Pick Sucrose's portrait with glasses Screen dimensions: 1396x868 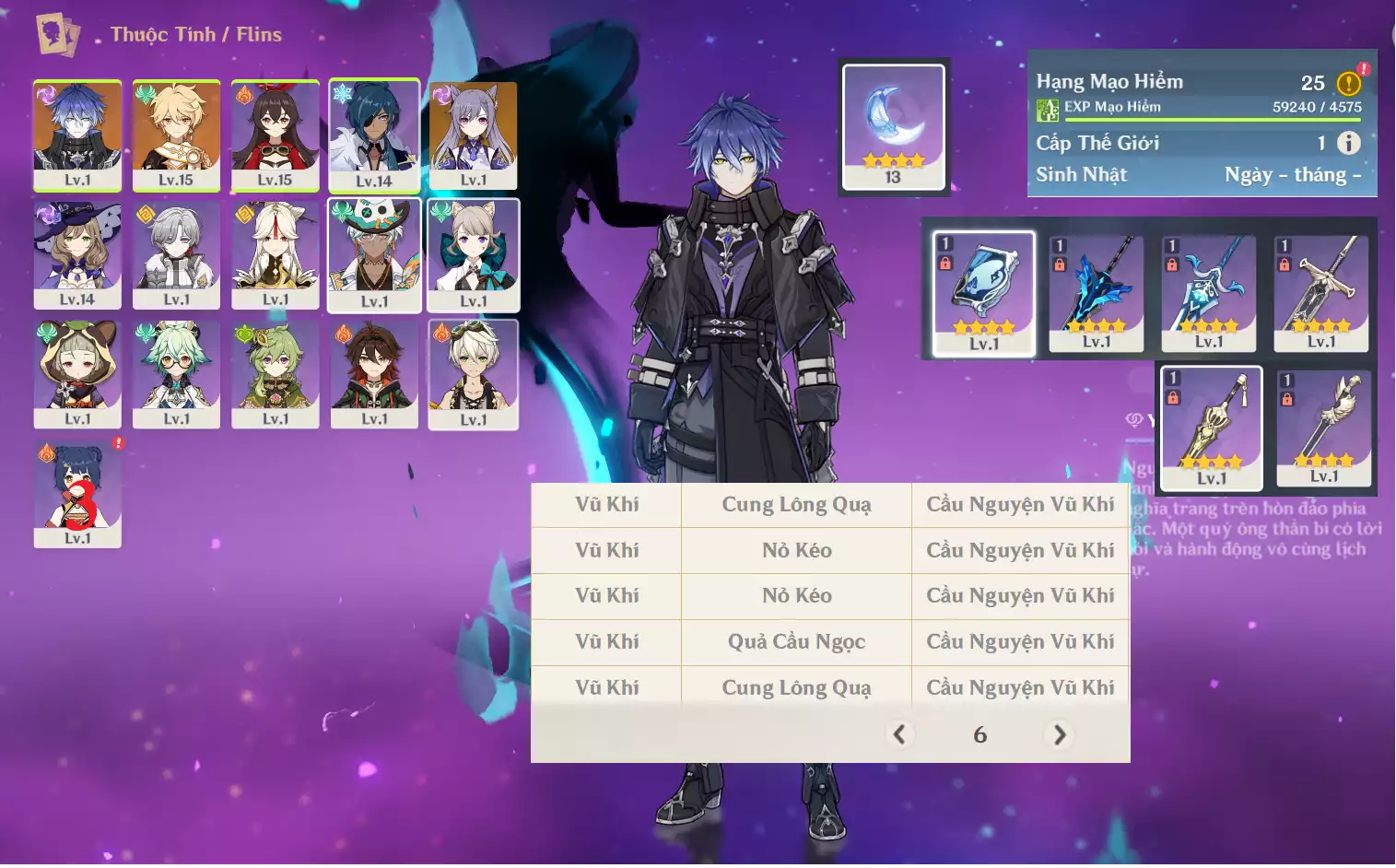pos(176,374)
